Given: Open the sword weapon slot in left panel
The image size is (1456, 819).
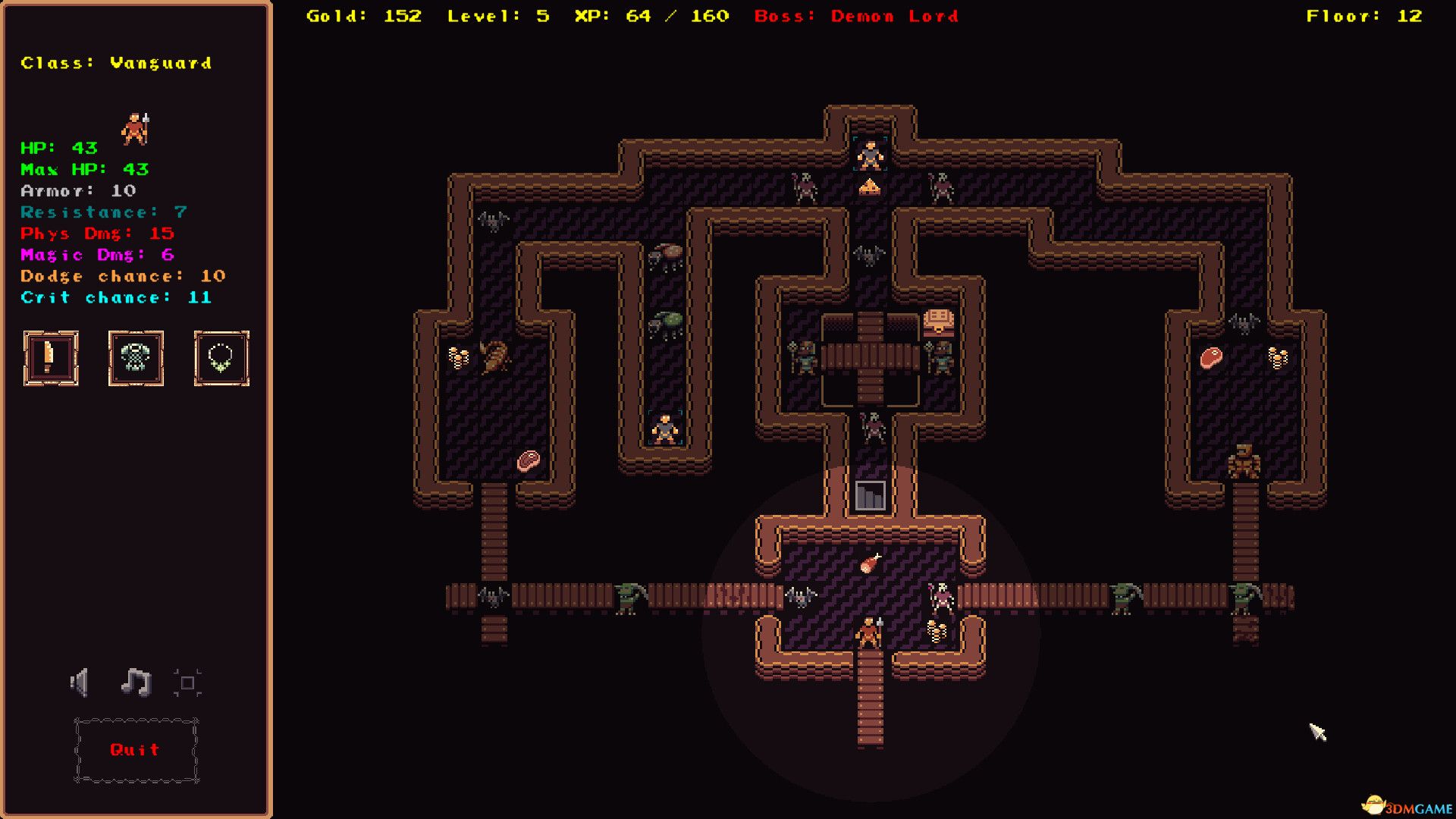Looking at the screenshot, I should click(50, 358).
